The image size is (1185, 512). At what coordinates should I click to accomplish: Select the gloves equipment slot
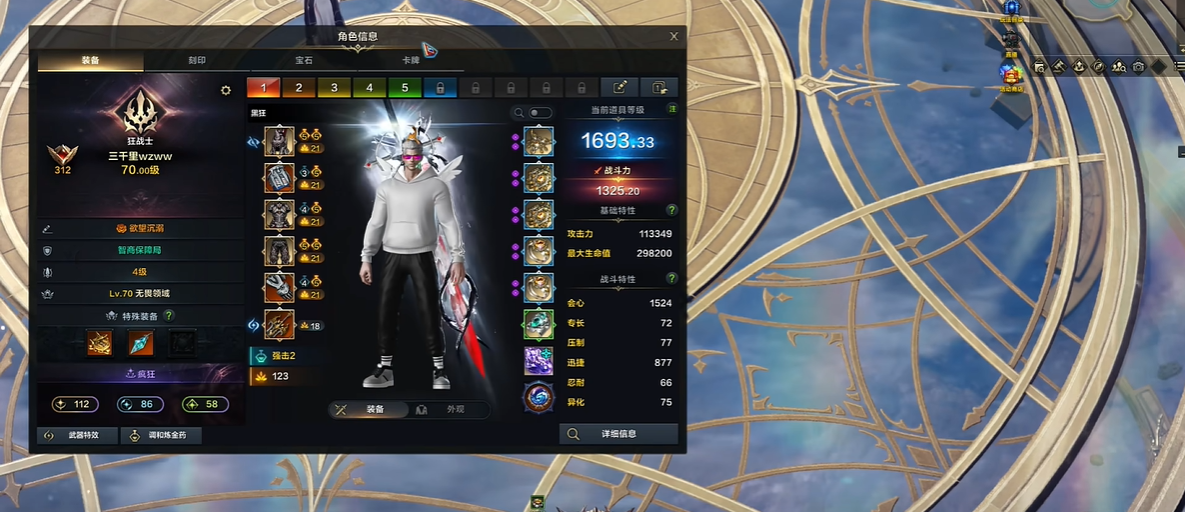point(279,251)
